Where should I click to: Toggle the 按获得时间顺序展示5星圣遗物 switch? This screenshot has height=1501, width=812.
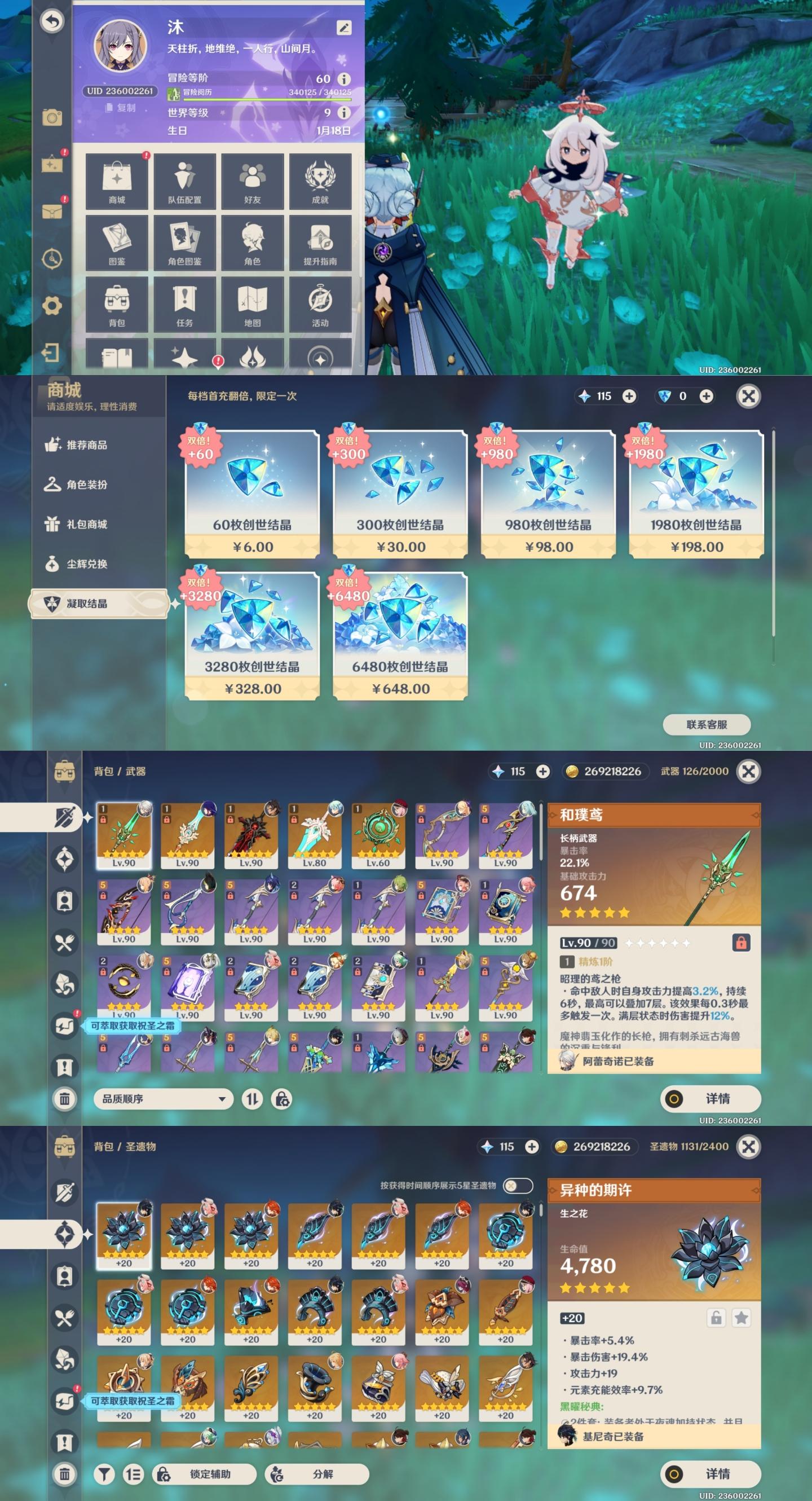(517, 1185)
